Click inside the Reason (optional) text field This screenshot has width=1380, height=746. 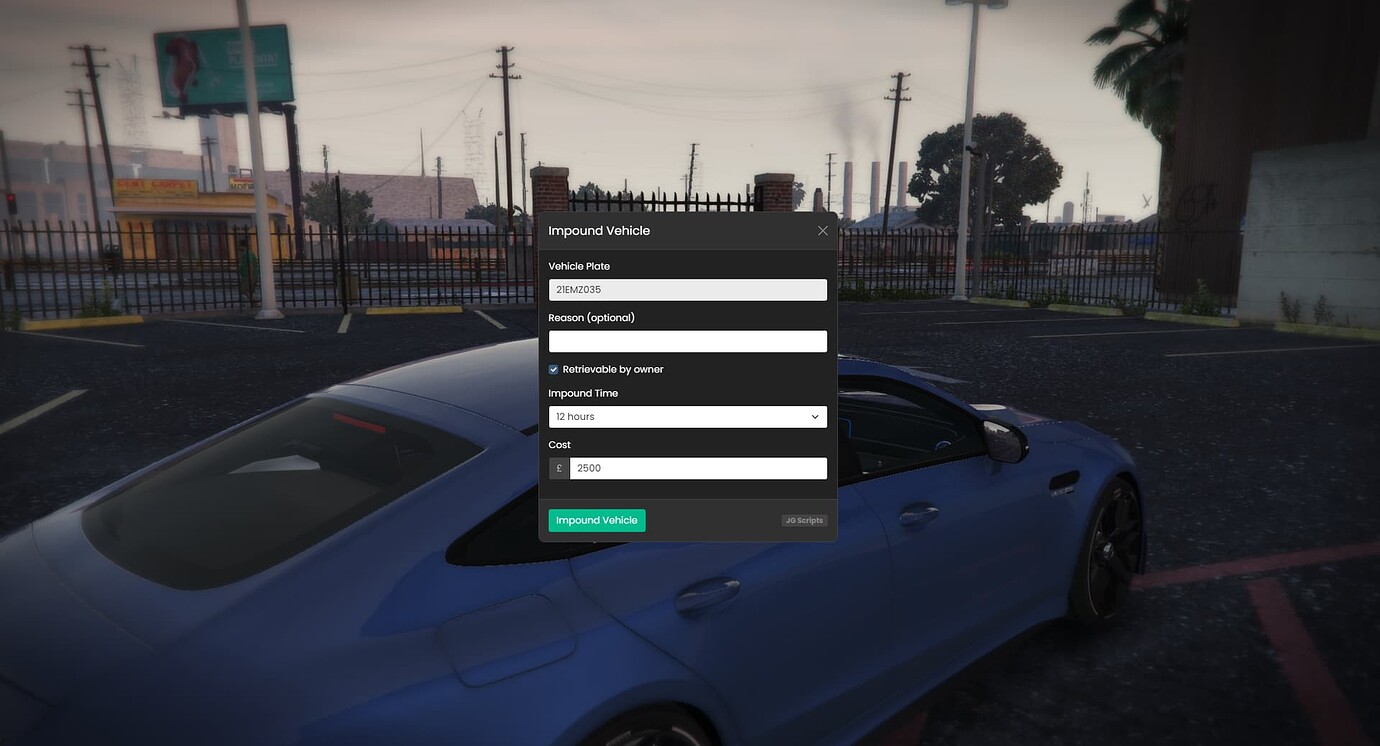687,340
